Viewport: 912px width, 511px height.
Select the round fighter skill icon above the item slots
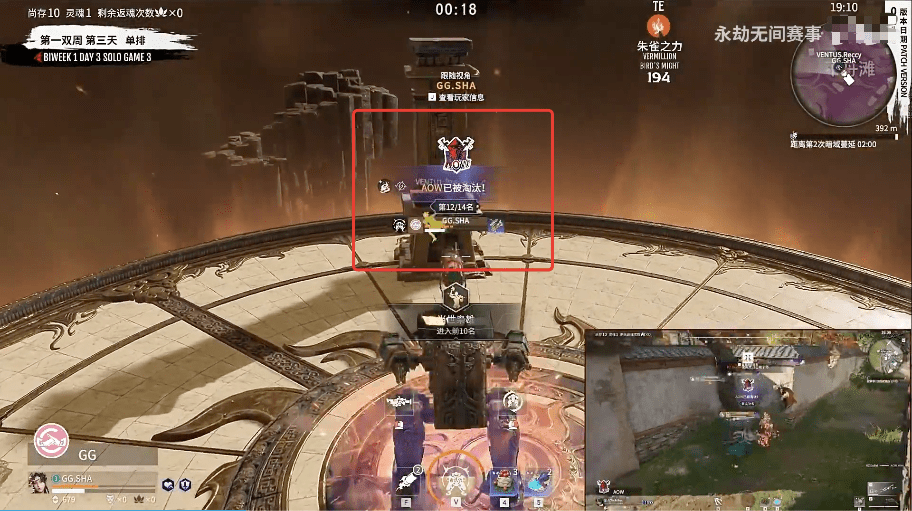tap(512, 402)
